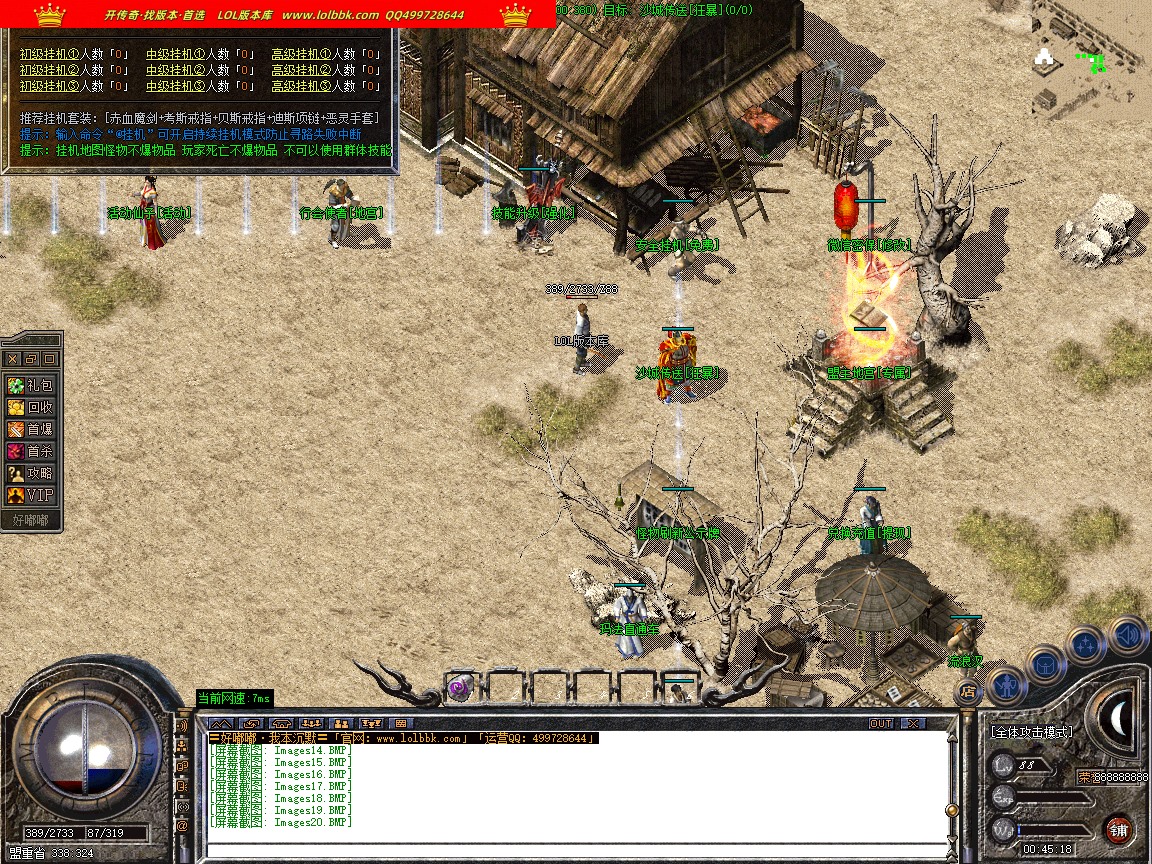This screenshot has width=1152, height=864.
Task: Close the side menu panel with X
Action: [x=12, y=358]
